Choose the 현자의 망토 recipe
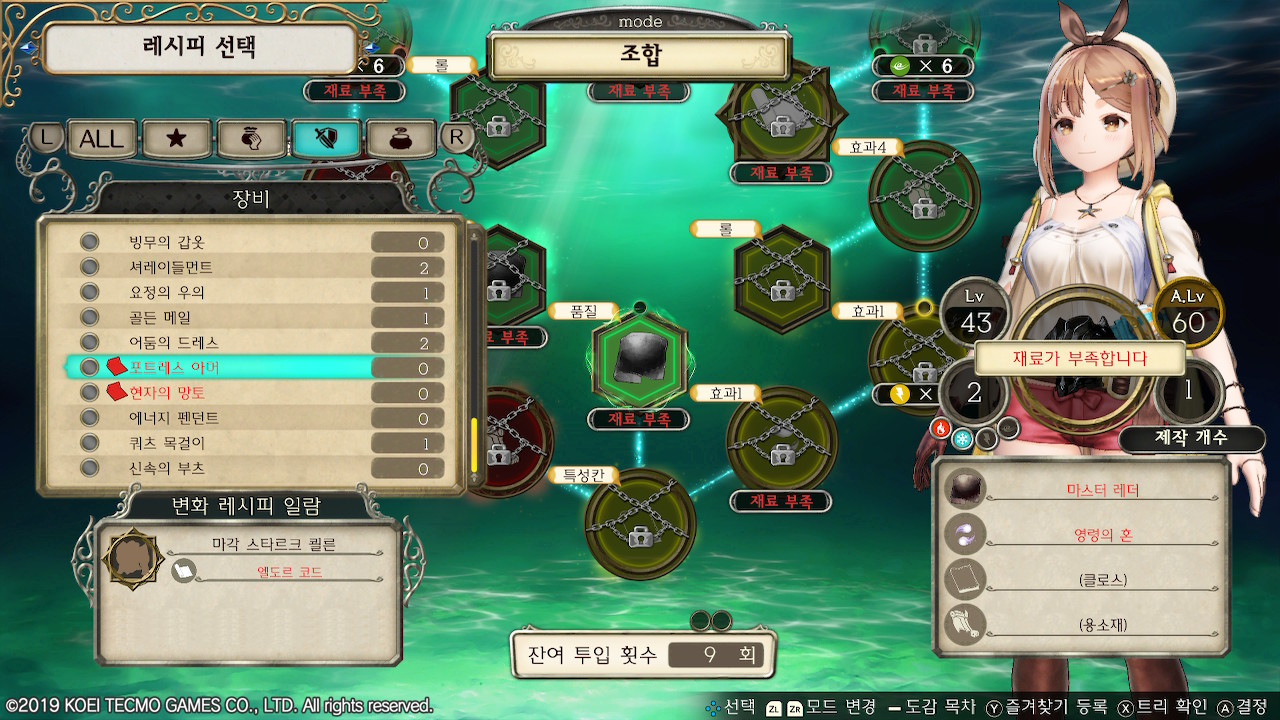This screenshot has width=1280, height=720. pyautogui.click(x=250, y=393)
